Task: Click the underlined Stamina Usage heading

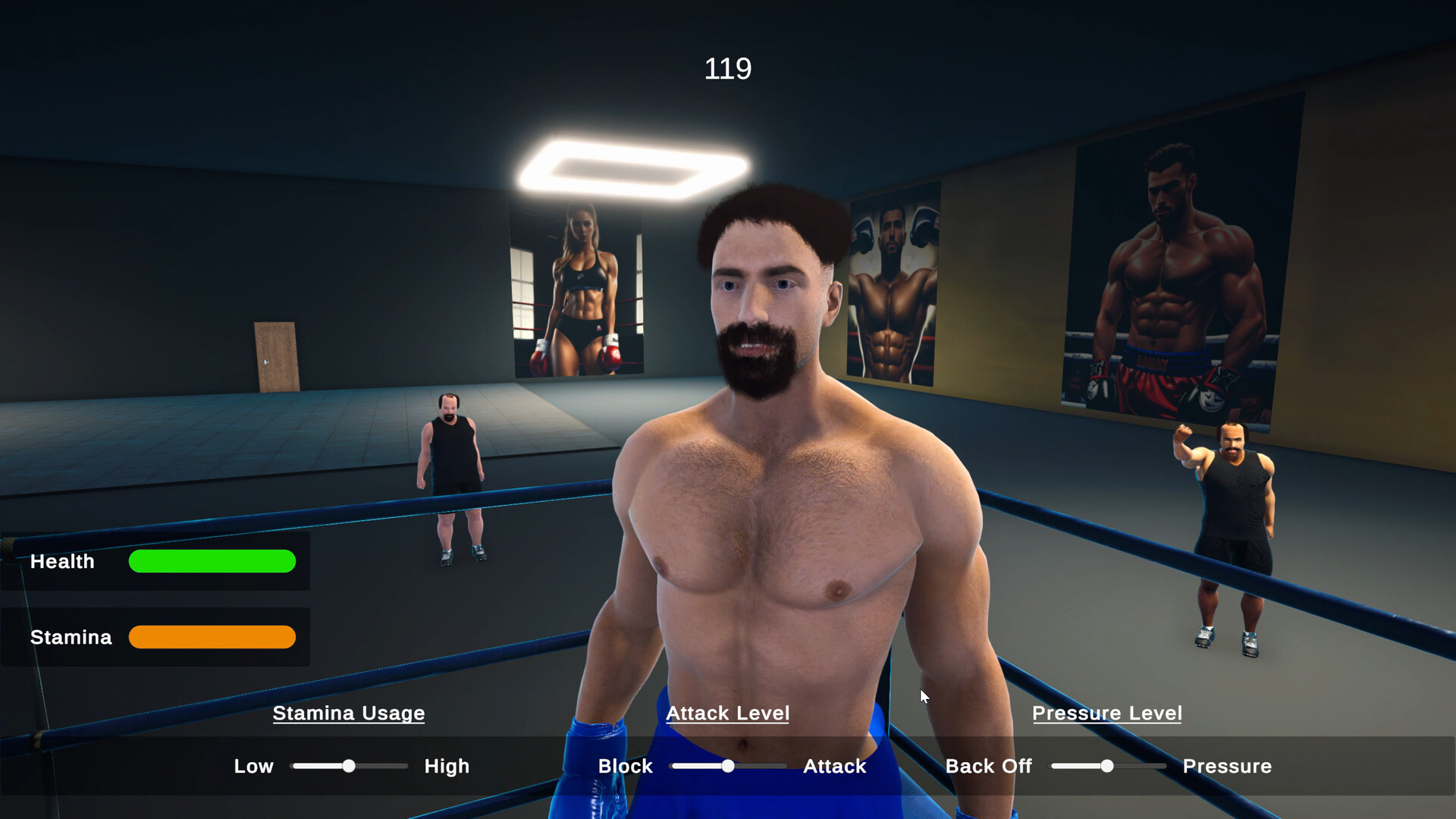Action: pyautogui.click(x=348, y=713)
